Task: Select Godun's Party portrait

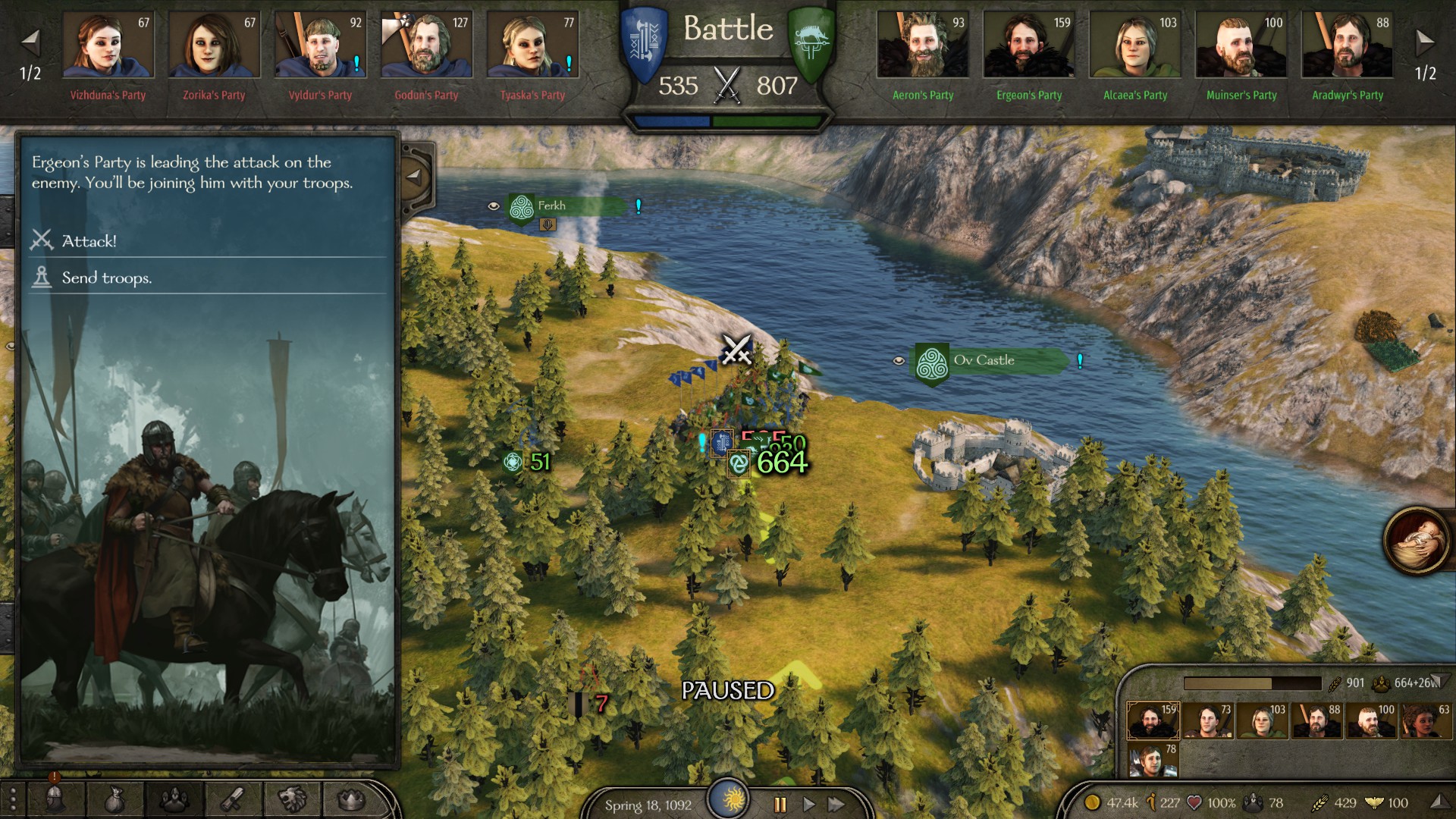Action: 426,45
